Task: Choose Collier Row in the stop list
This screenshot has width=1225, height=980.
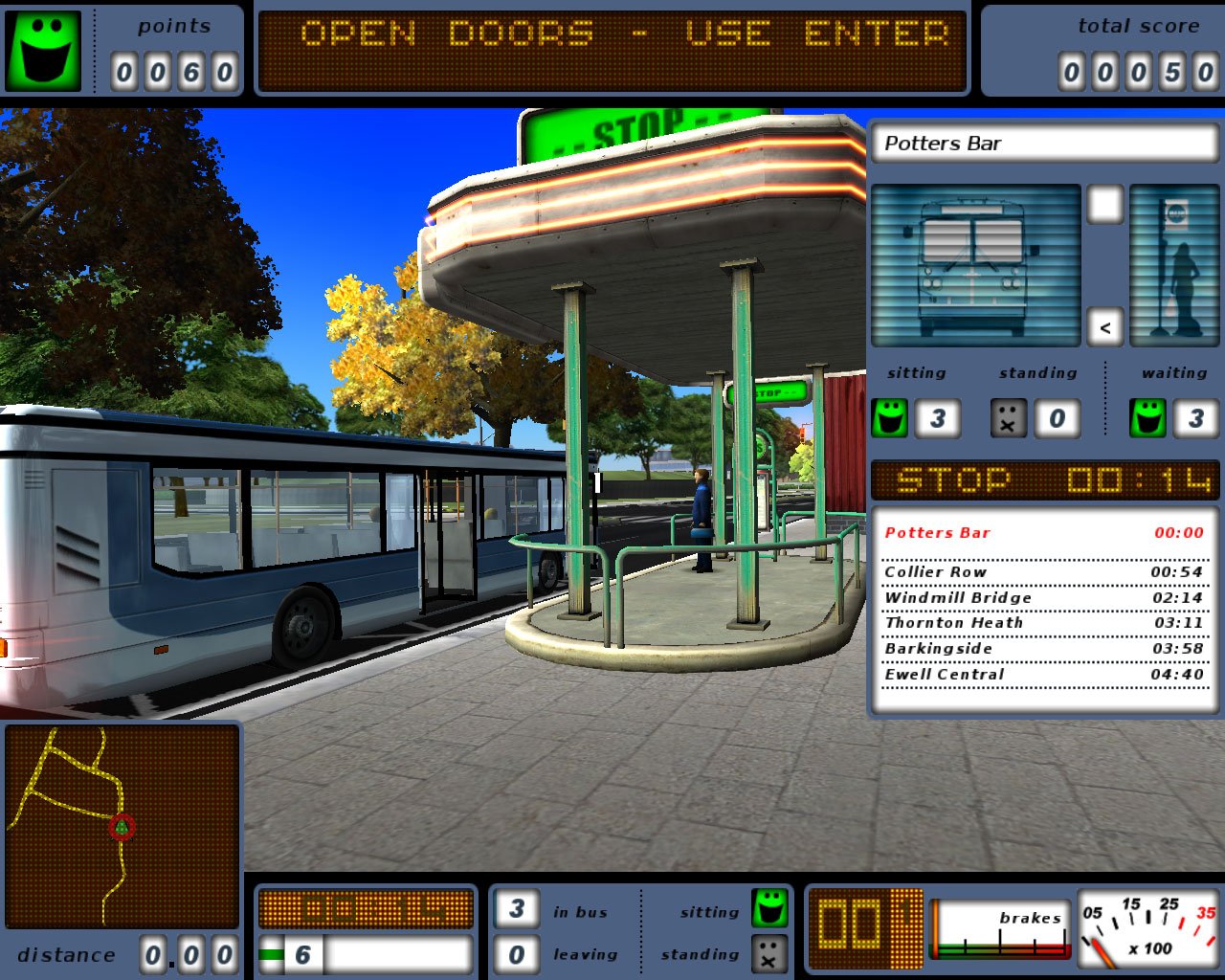Action: (1043, 571)
